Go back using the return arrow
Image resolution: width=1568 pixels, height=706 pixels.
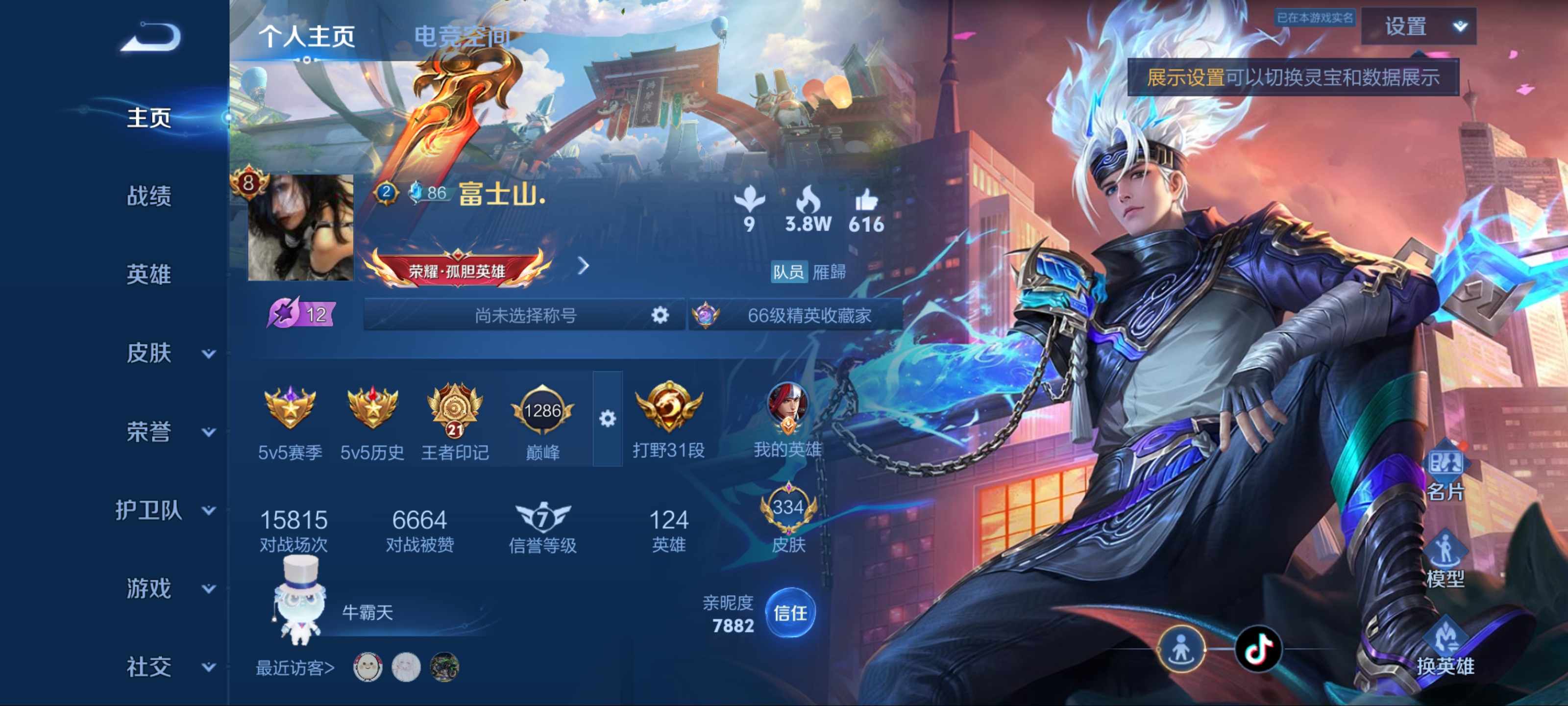[151, 37]
